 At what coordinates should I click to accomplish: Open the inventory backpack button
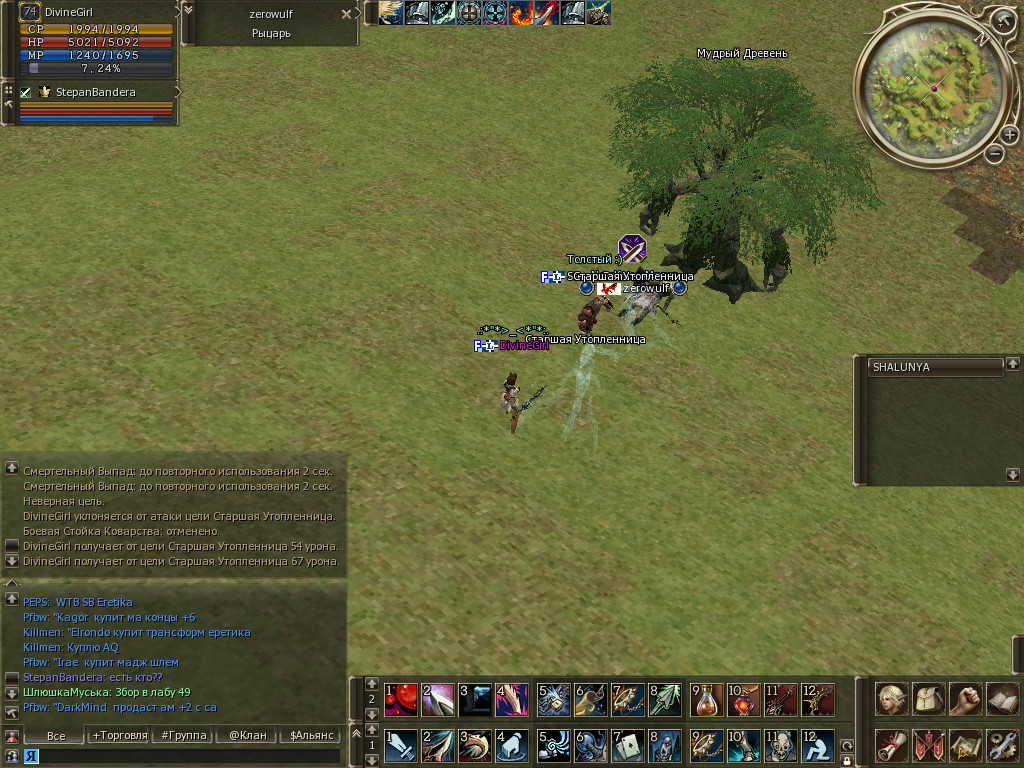point(929,698)
